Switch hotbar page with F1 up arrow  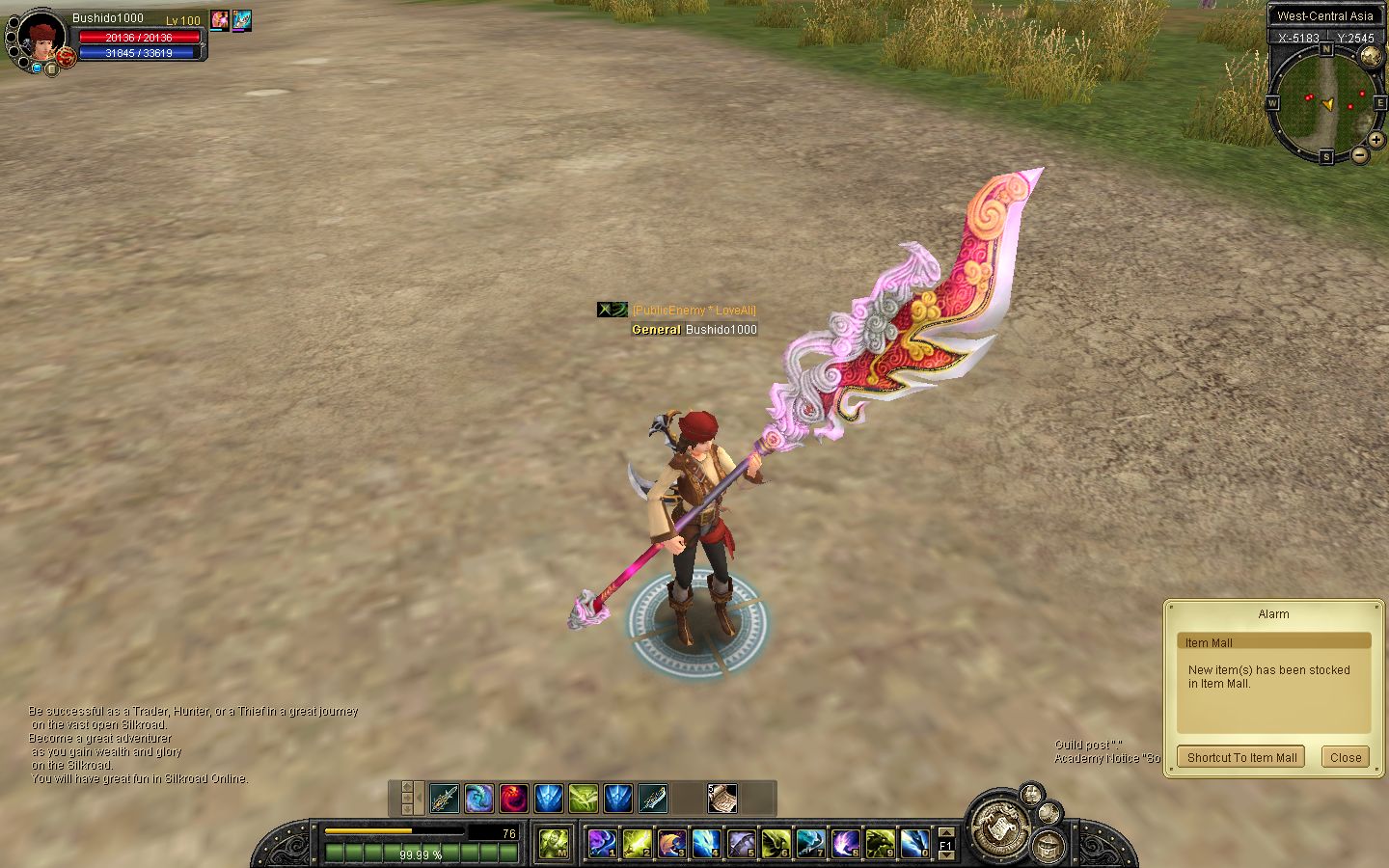tap(945, 832)
